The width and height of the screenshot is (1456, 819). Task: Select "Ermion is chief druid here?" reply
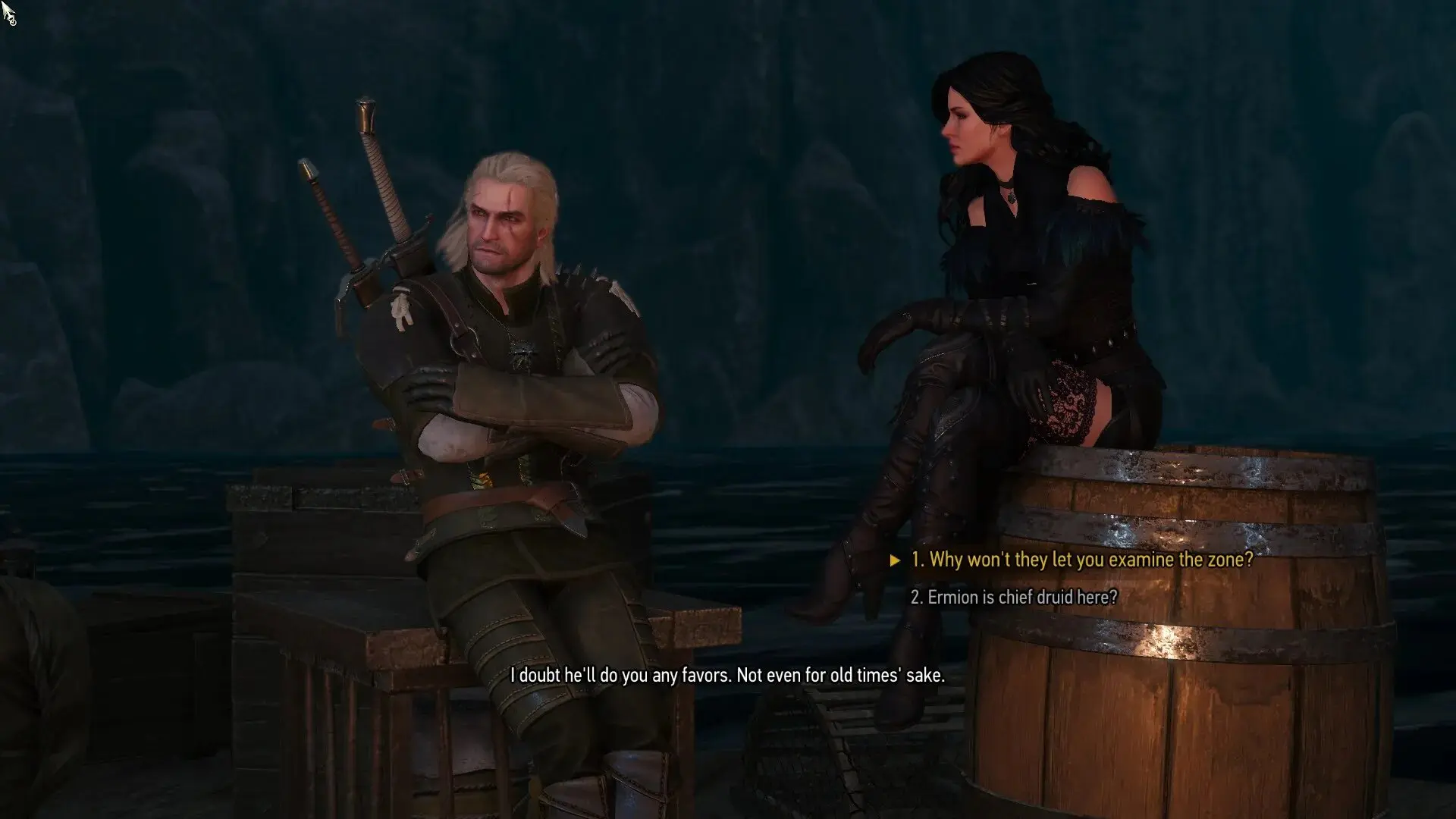1014,598
